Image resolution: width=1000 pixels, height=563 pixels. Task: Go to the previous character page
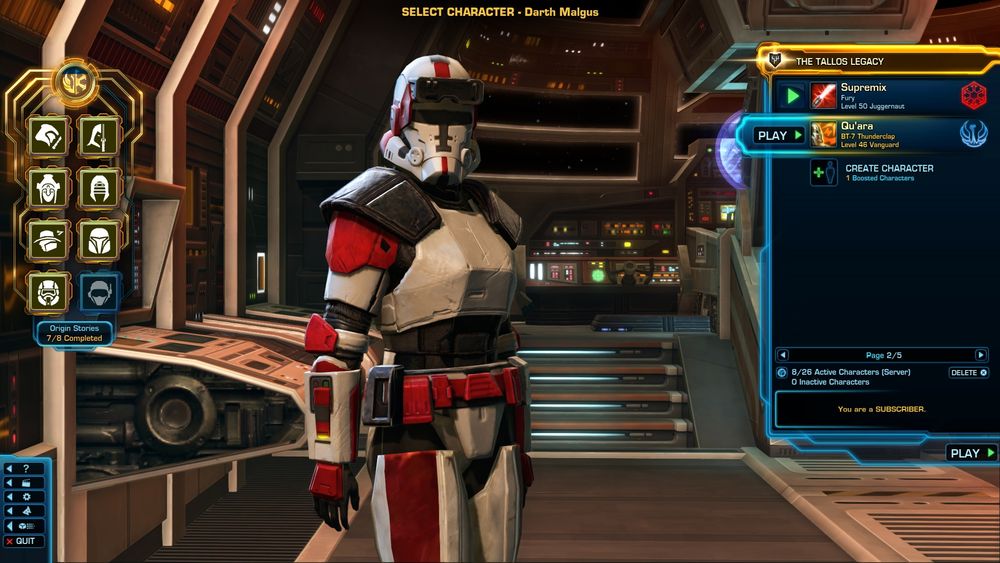[783, 355]
